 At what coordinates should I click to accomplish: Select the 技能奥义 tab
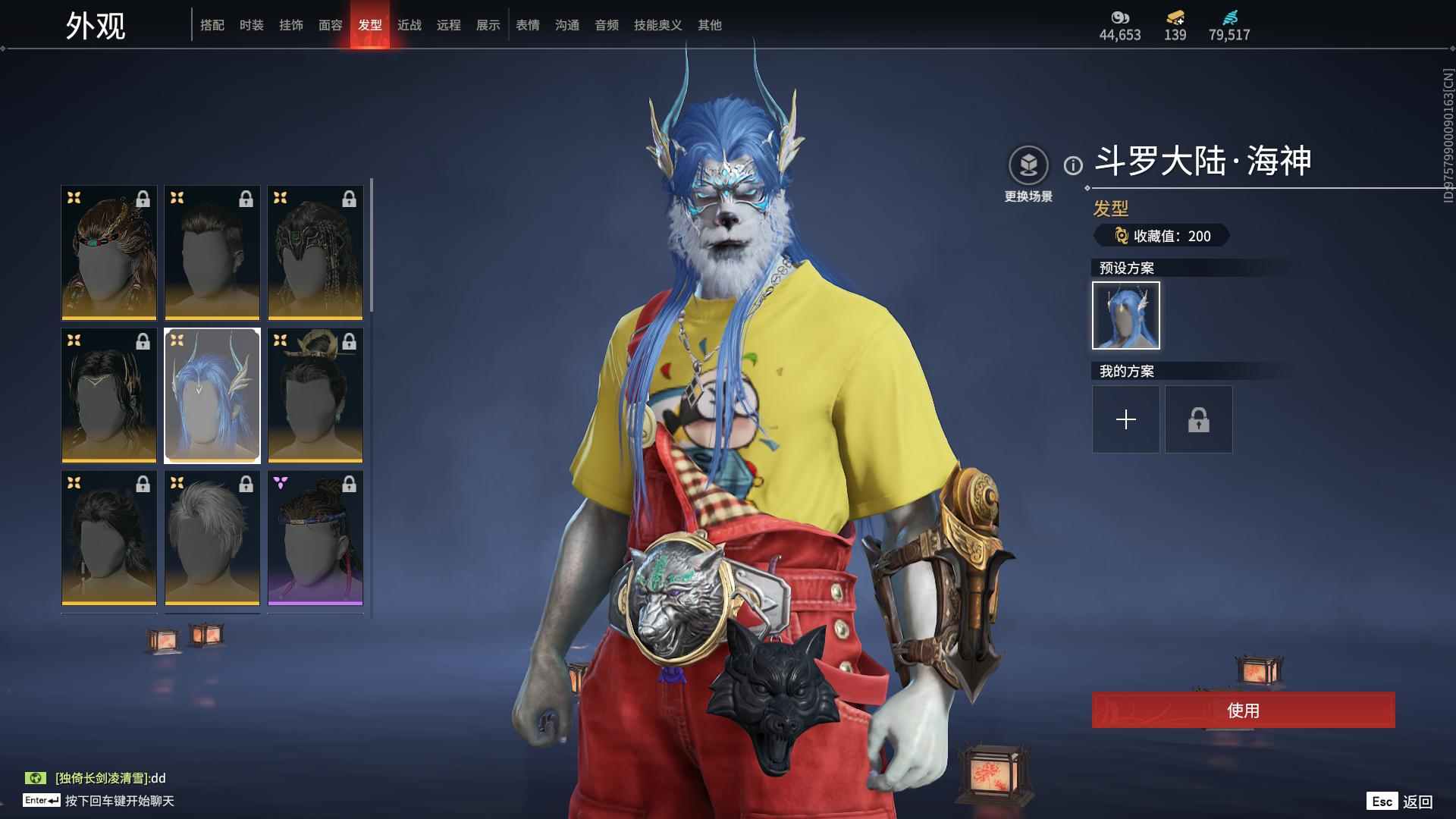tap(658, 25)
